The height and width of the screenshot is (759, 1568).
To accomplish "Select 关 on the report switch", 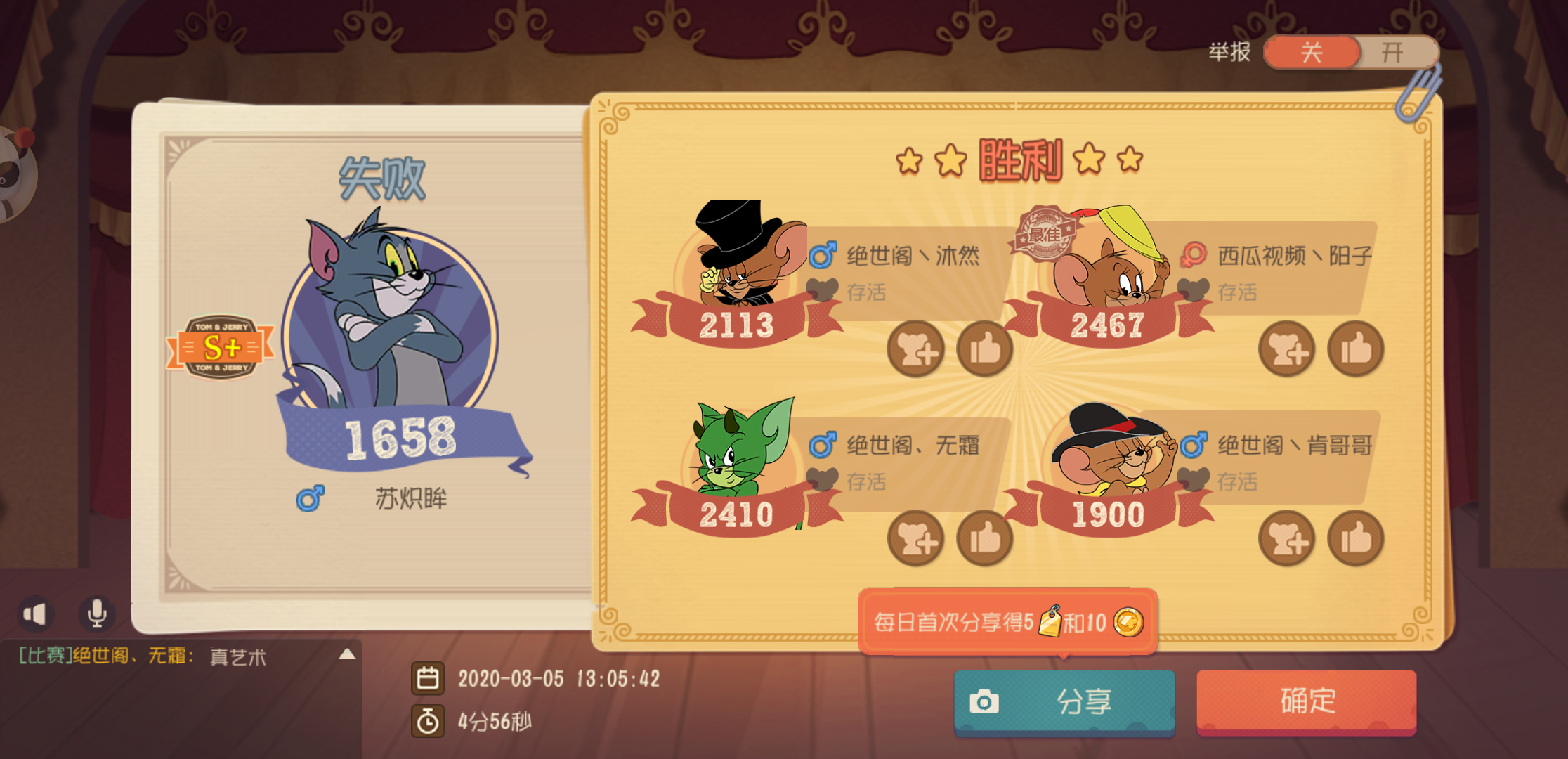I will pyautogui.click(x=1311, y=53).
